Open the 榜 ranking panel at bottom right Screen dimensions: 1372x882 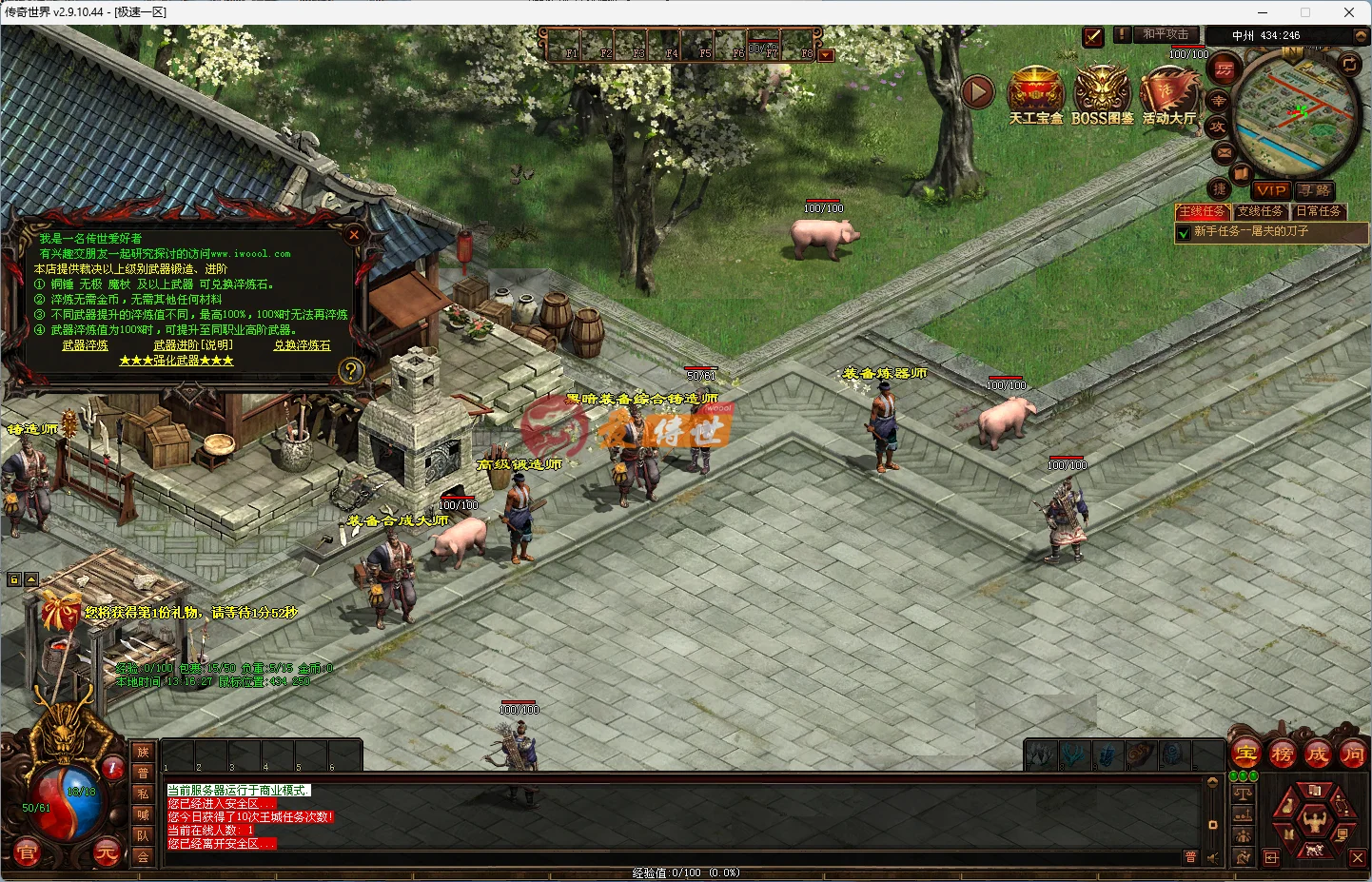1282,755
